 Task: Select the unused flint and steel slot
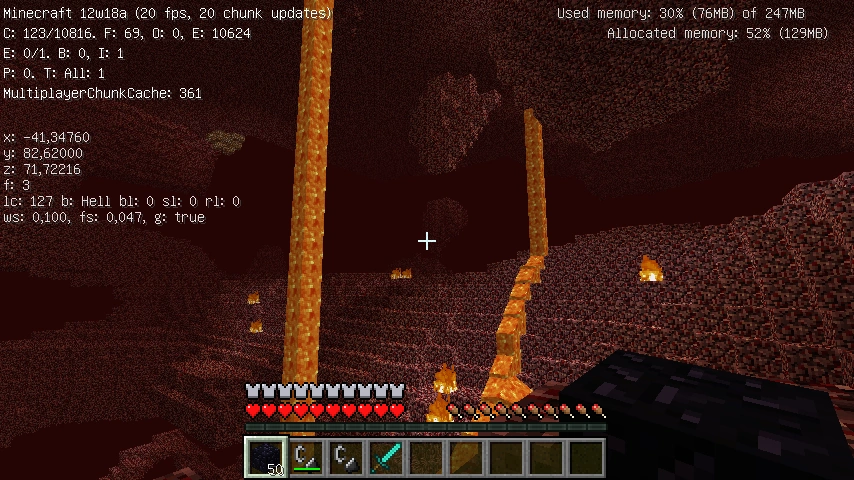346,457
